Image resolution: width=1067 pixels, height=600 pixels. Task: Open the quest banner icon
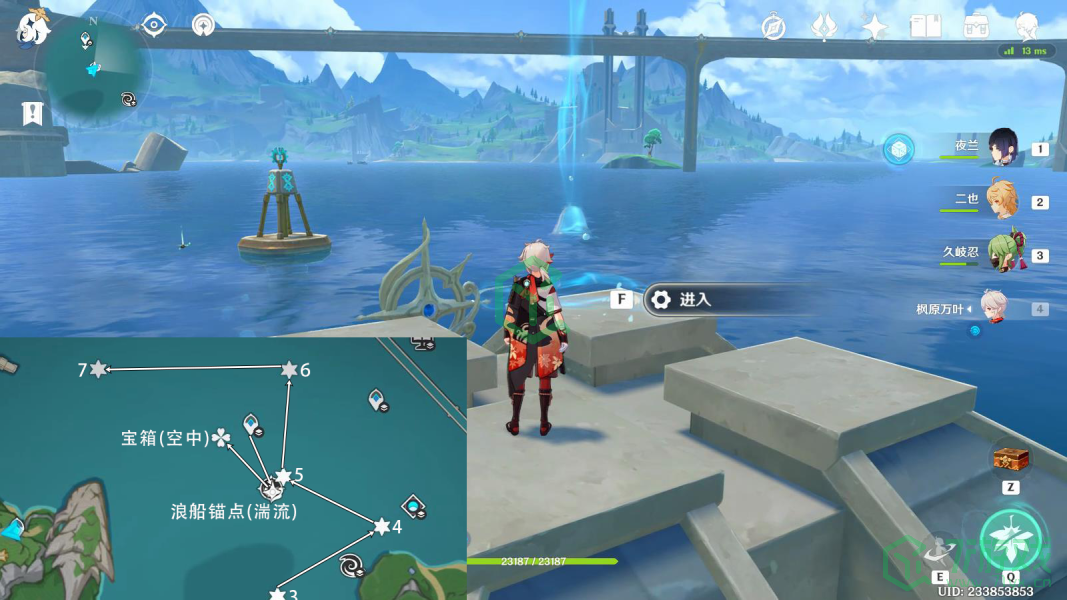click(33, 113)
